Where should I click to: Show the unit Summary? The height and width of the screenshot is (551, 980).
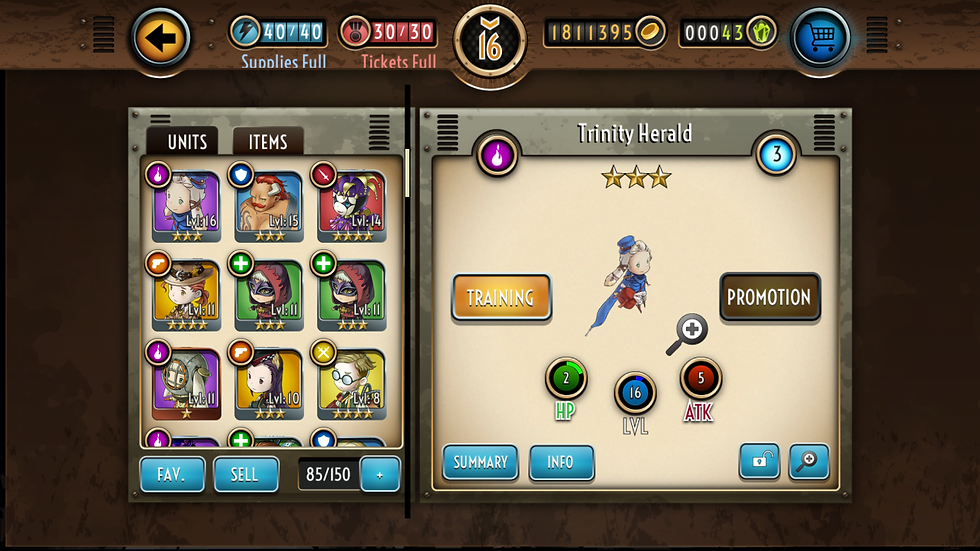coord(480,462)
